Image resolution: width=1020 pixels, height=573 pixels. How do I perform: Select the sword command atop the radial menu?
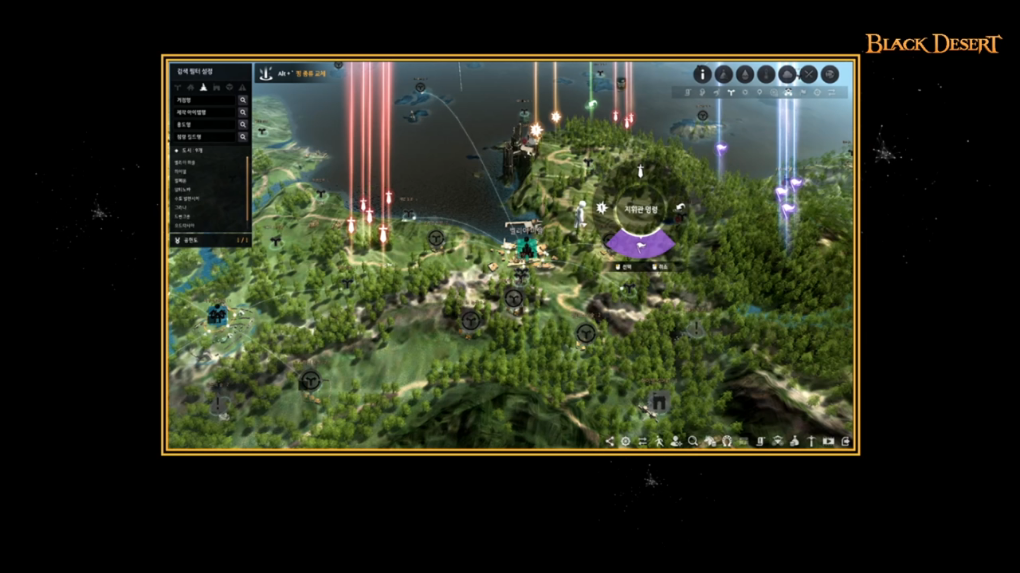(640, 175)
